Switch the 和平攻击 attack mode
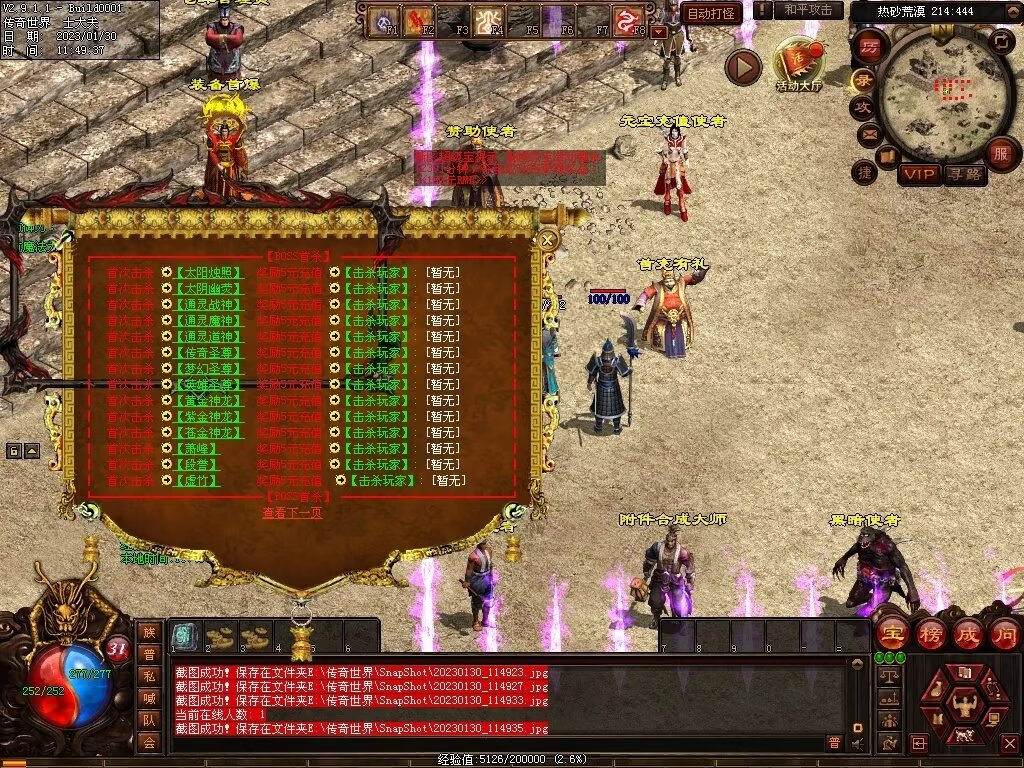Viewport: 1024px width, 768px height. click(x=808, y=10)
